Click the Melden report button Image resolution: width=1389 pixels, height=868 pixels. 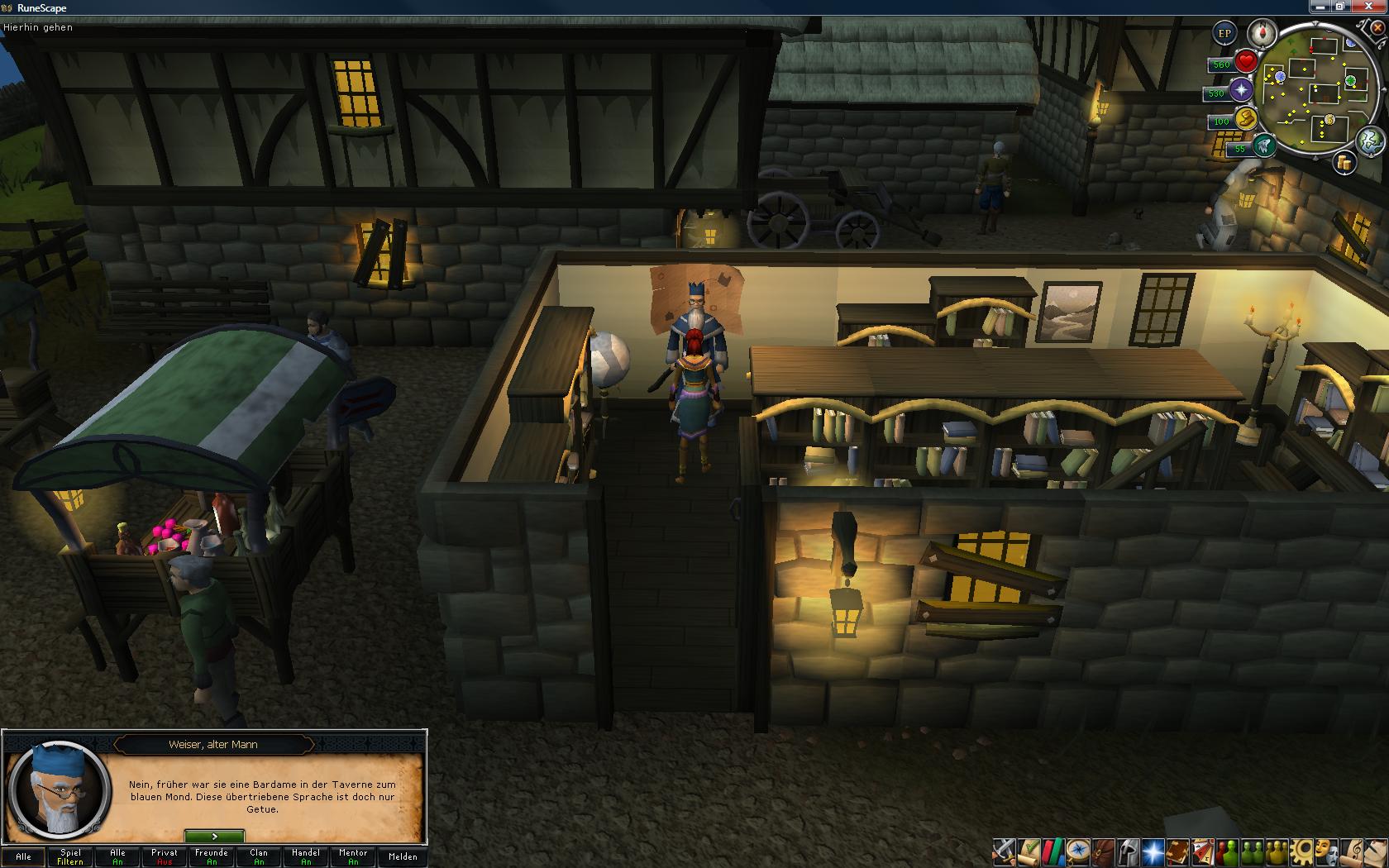403,856
